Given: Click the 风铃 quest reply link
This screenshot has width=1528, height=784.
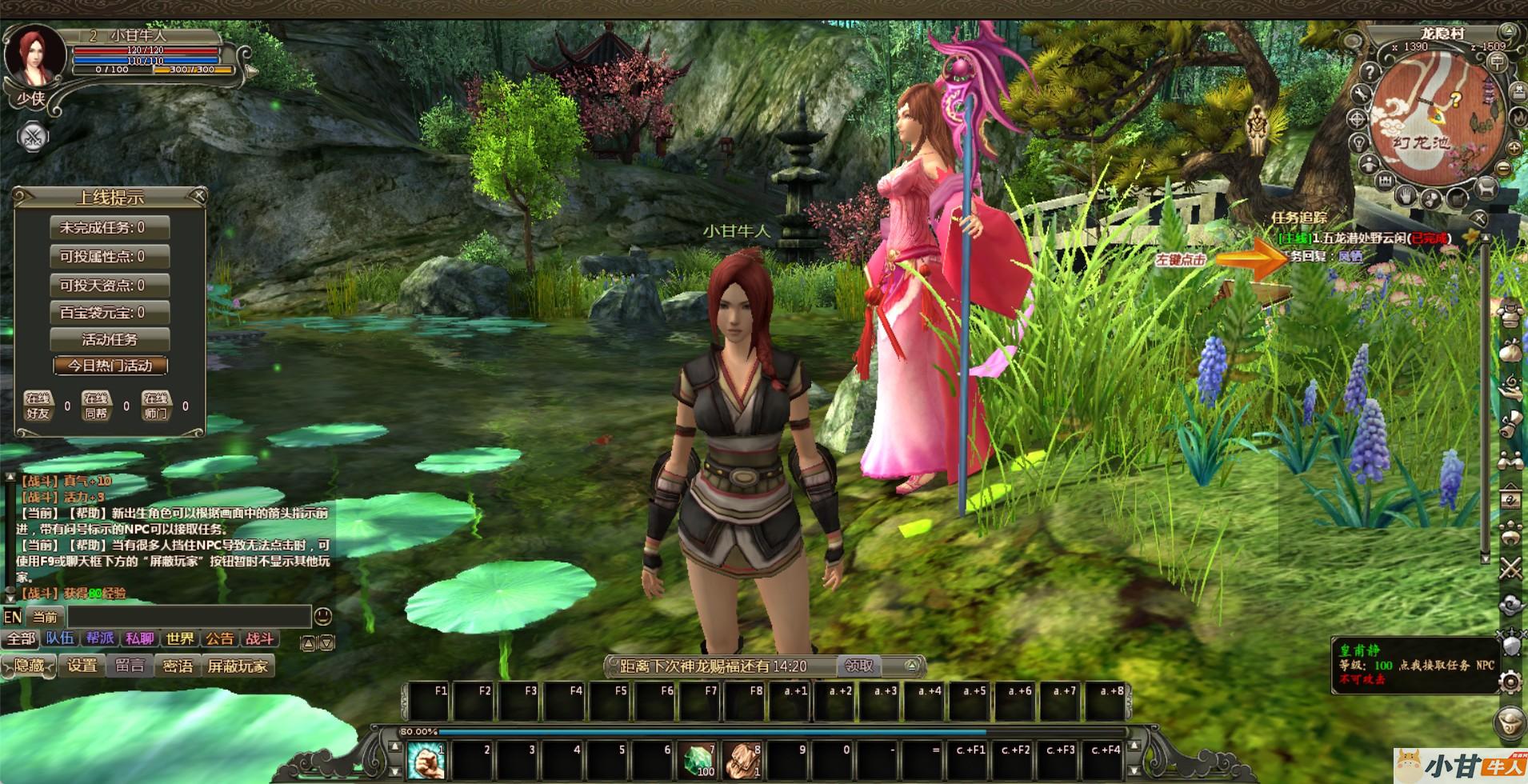Looking at the screenshot, I should point(1350,257).
